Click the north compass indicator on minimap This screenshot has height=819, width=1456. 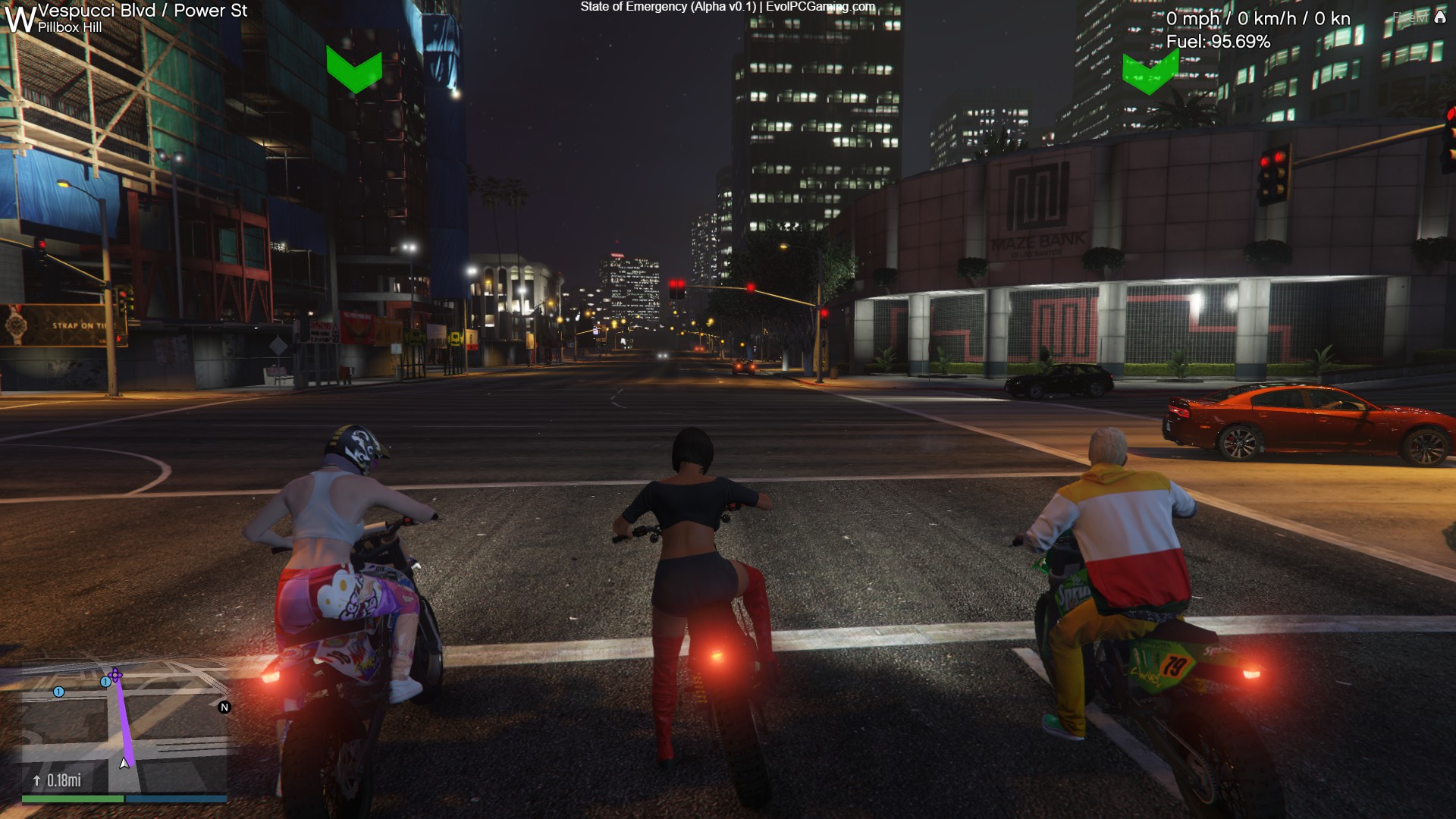tap(224, 708)
